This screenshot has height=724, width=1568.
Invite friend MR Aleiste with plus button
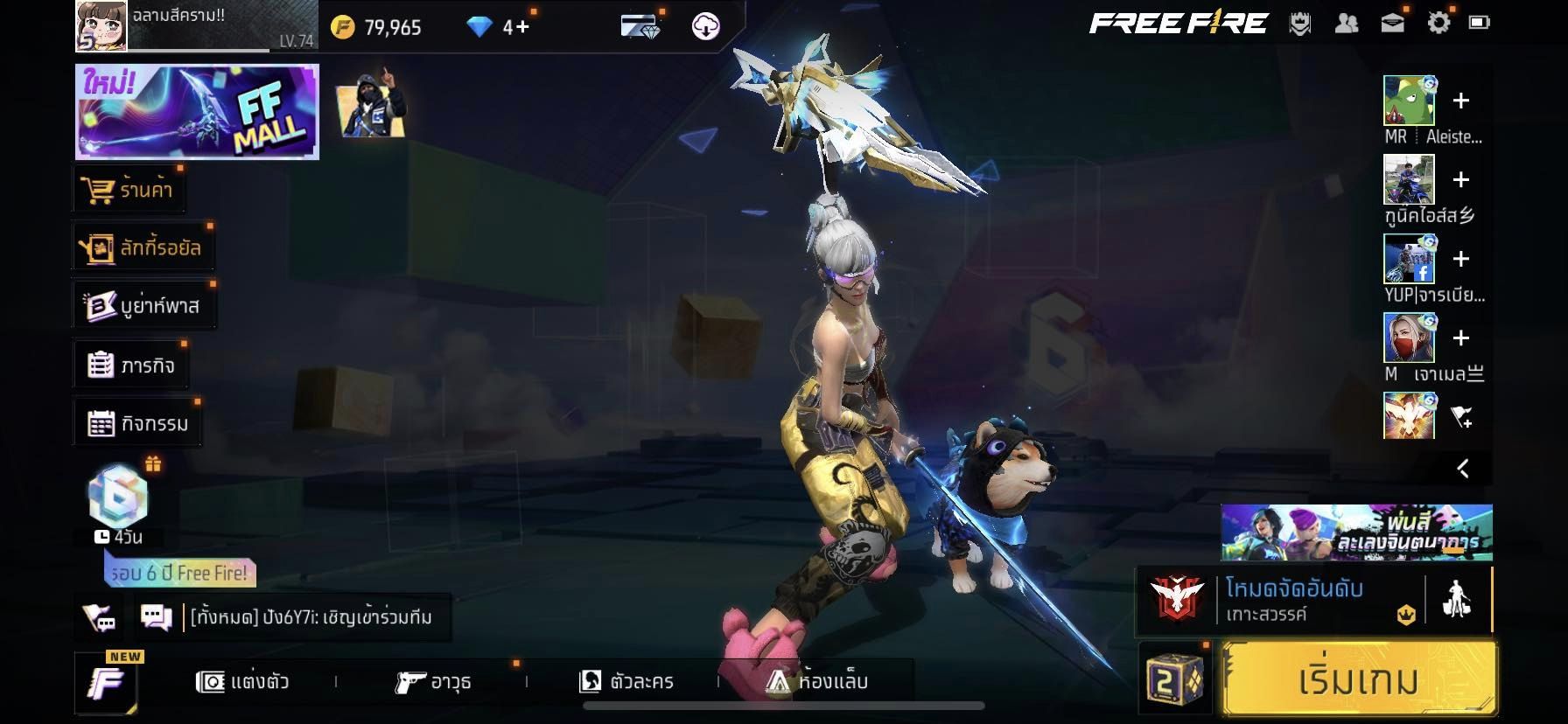coord(1460,101)
